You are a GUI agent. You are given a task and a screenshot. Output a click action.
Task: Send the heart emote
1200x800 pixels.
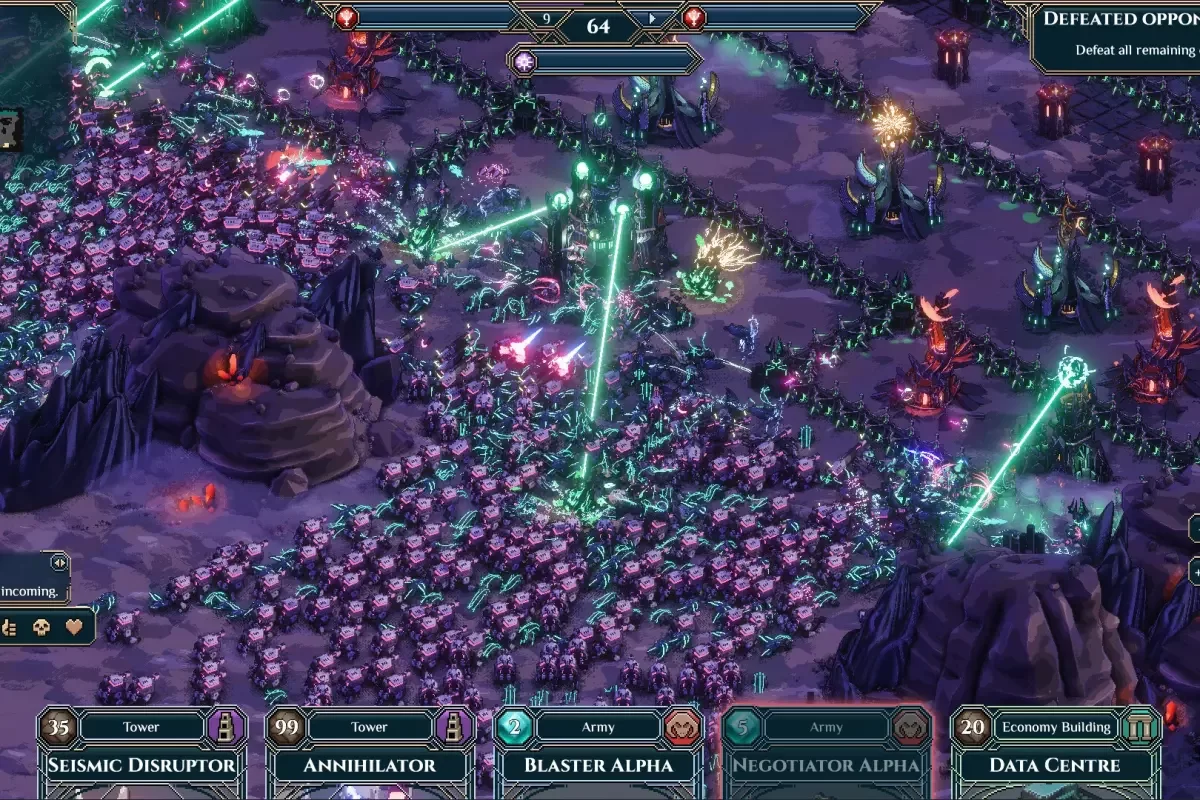(x=73, y=628)
